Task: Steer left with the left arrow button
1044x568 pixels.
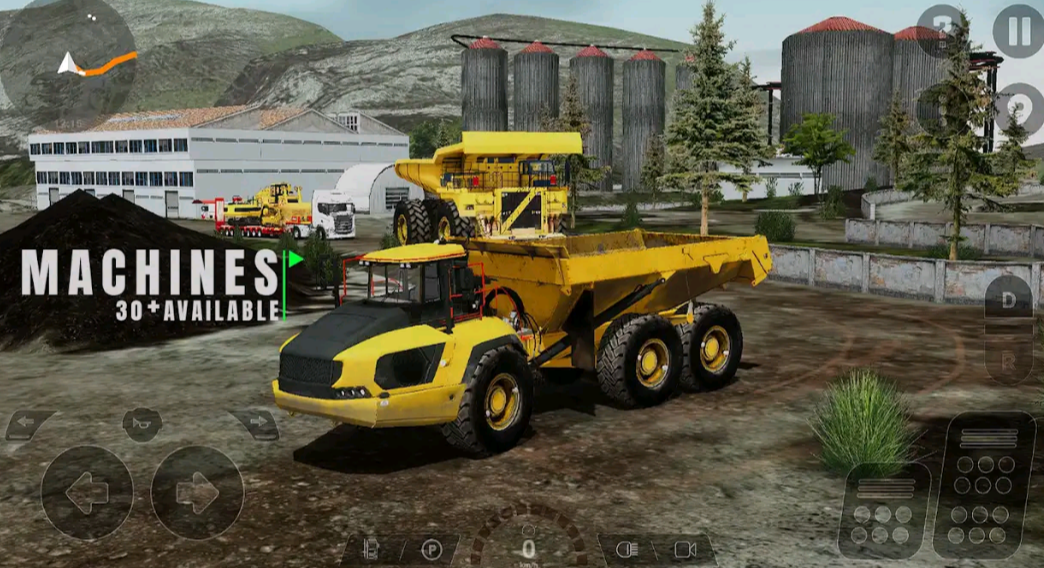Action: (87, 492)
